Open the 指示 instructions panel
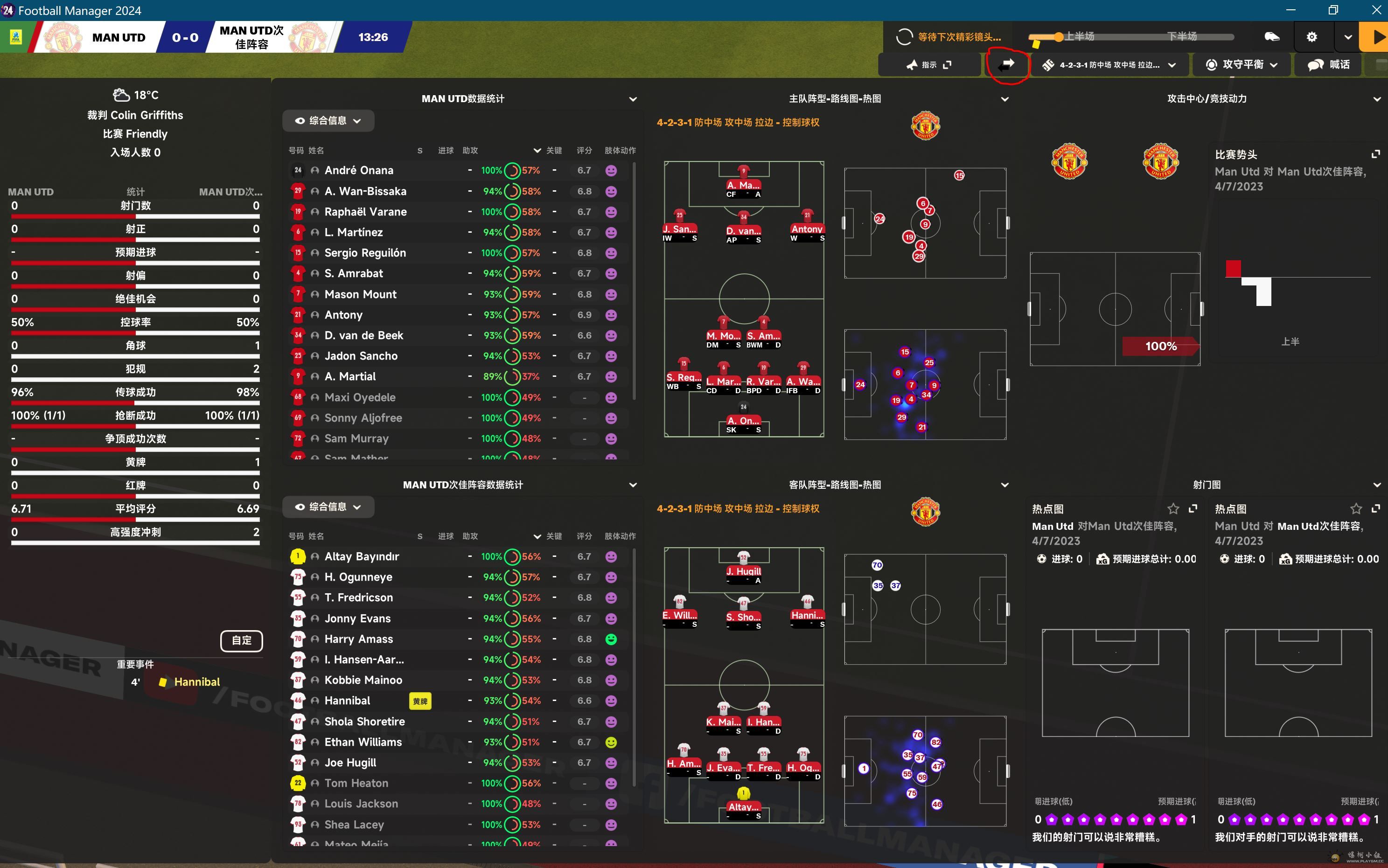Viewport: 1388px width, 868px height. (x=928, y=65)
